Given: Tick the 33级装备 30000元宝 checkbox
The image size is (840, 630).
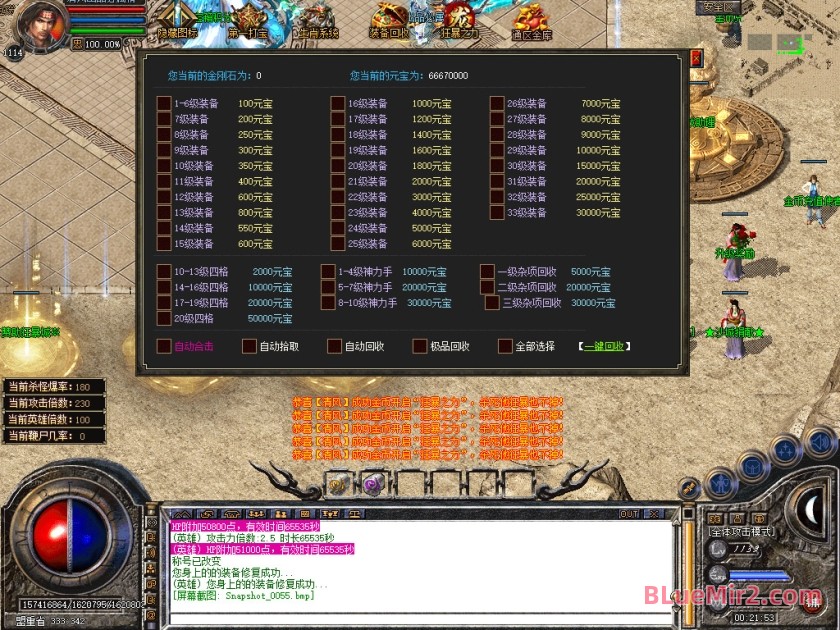Looking at the screenshot, I should click(x=497, y=212).
